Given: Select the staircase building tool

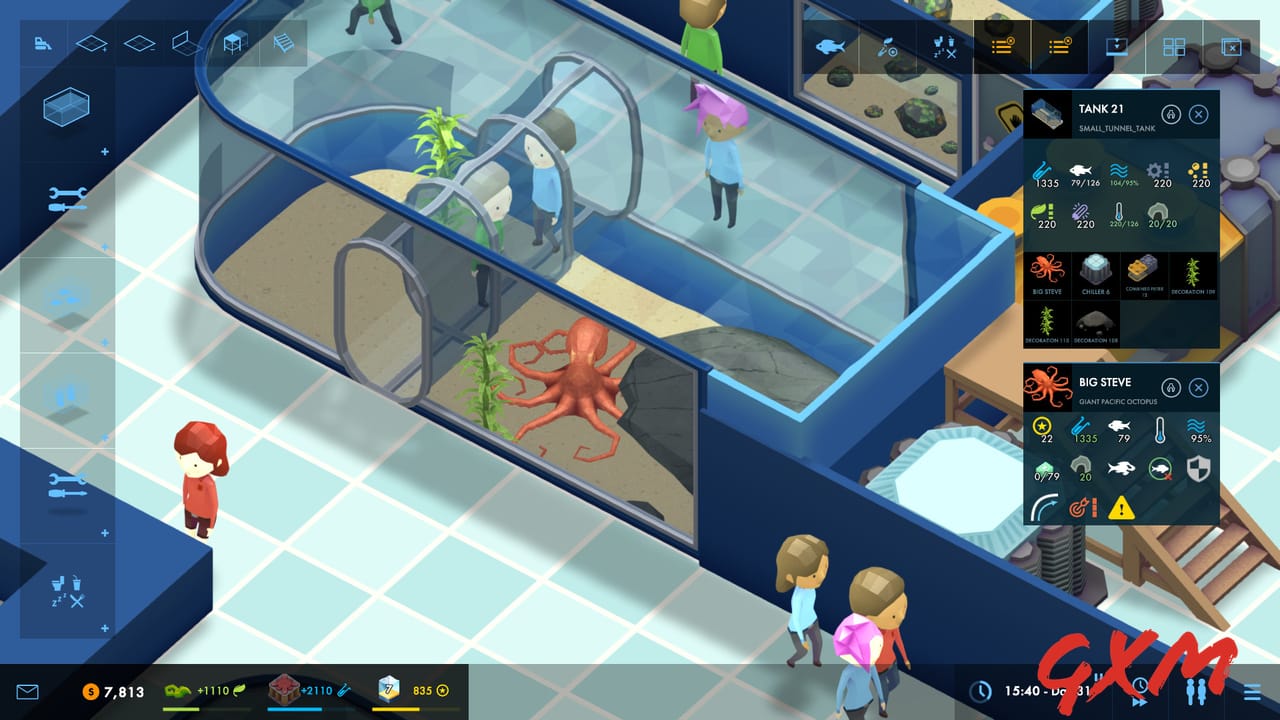Looking at the screenshot, I should tap(285, 43).
